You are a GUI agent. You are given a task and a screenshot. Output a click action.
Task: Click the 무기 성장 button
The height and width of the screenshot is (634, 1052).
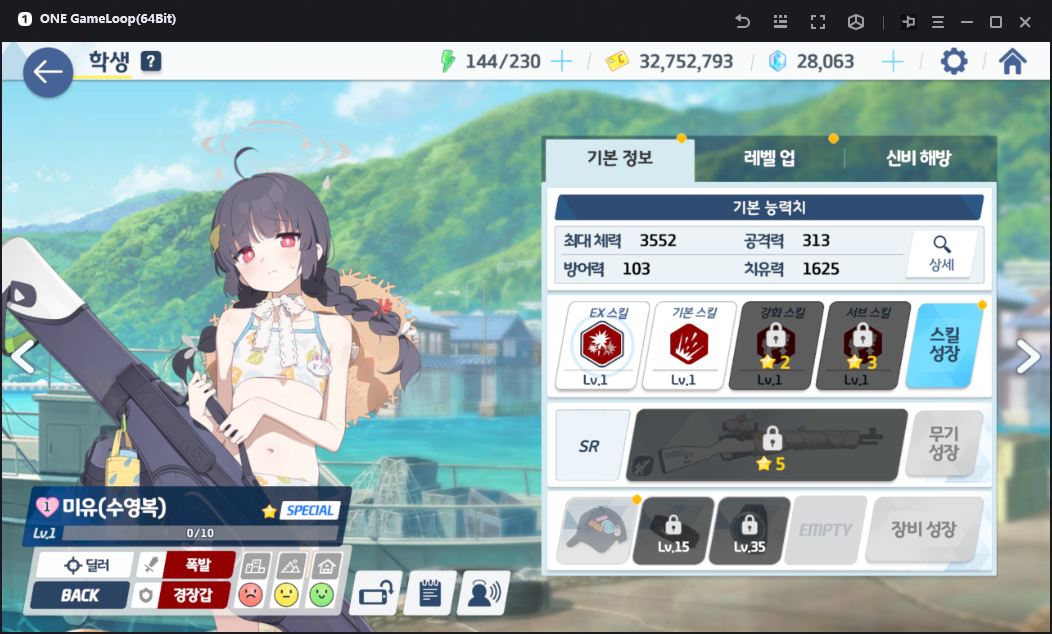coord(943,443)
